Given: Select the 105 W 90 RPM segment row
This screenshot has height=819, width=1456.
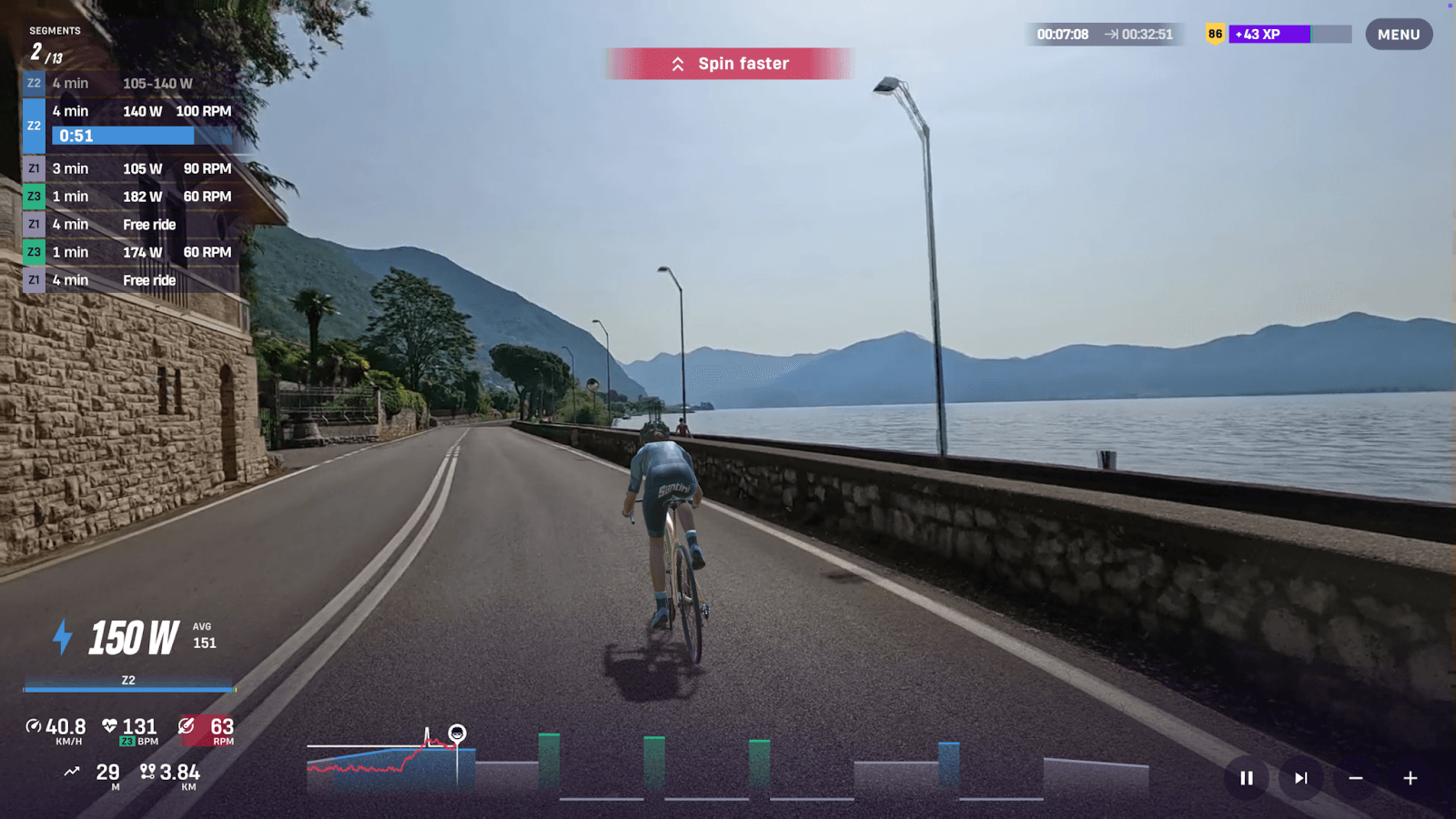Looking at the screenshot, I should point(132,168).
